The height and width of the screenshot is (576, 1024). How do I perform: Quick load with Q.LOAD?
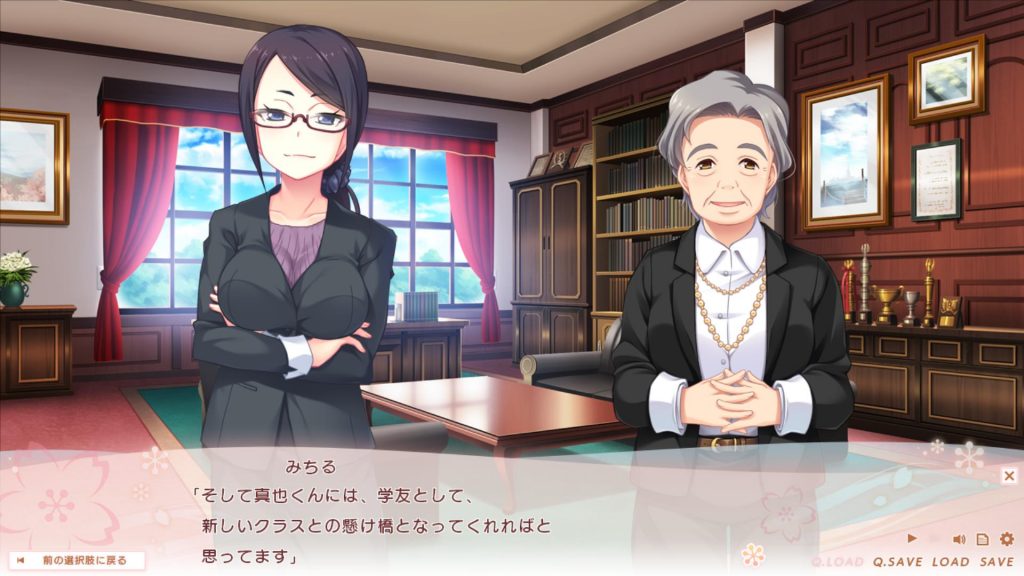tap(838, 562)
